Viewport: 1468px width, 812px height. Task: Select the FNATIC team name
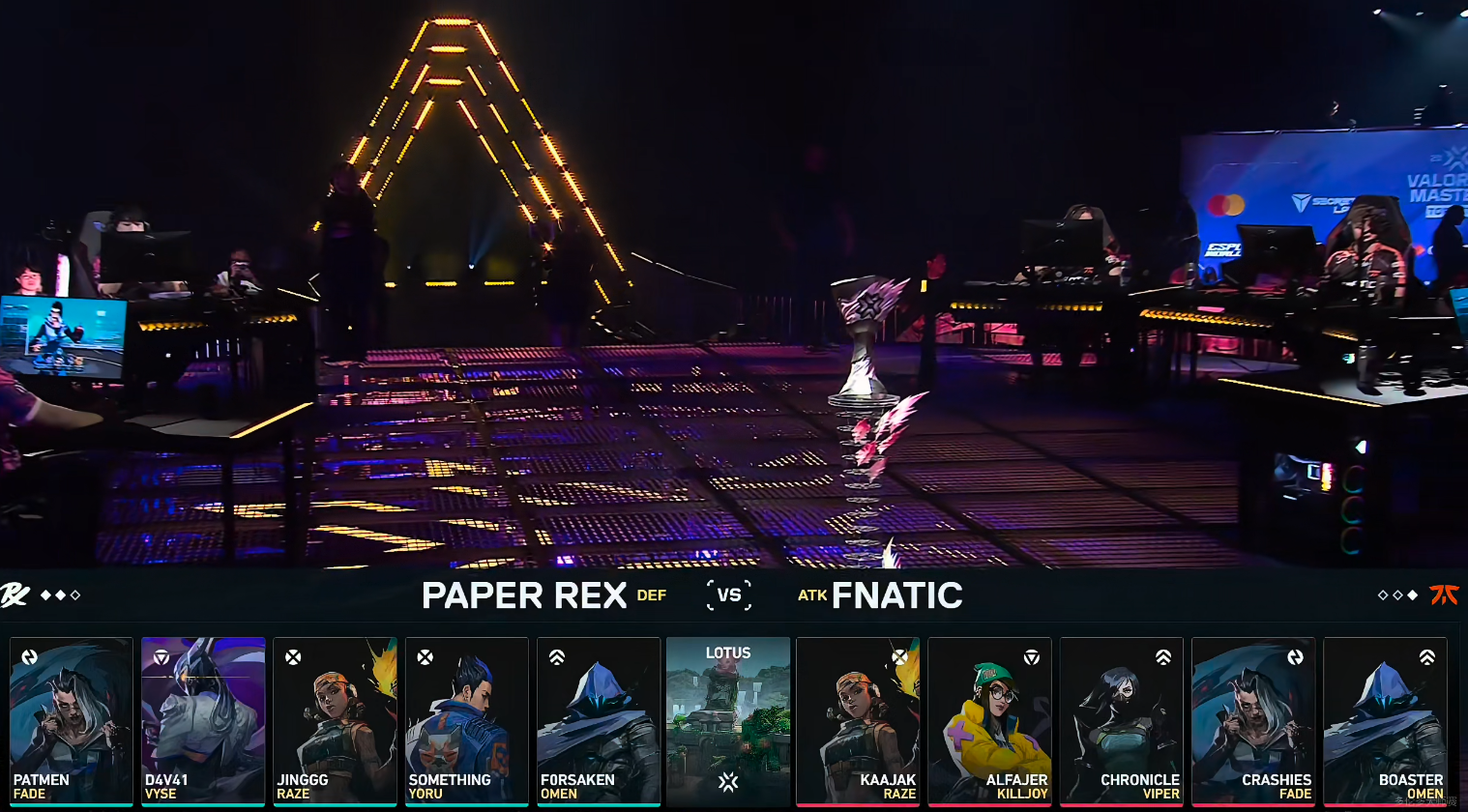tap(896, 595)
